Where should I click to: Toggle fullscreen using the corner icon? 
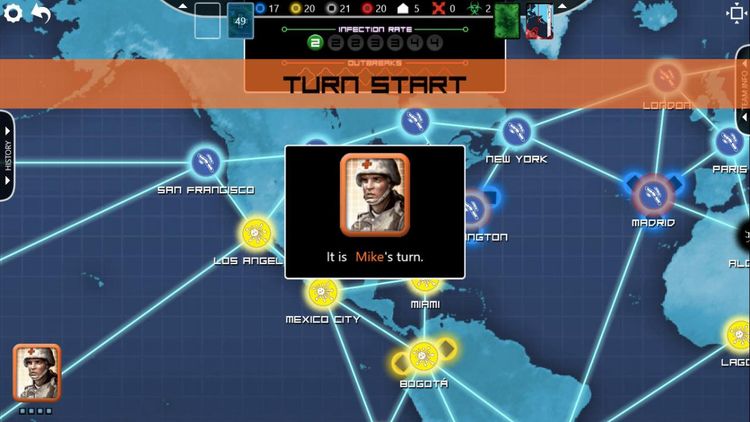click(x=735, y=14)
